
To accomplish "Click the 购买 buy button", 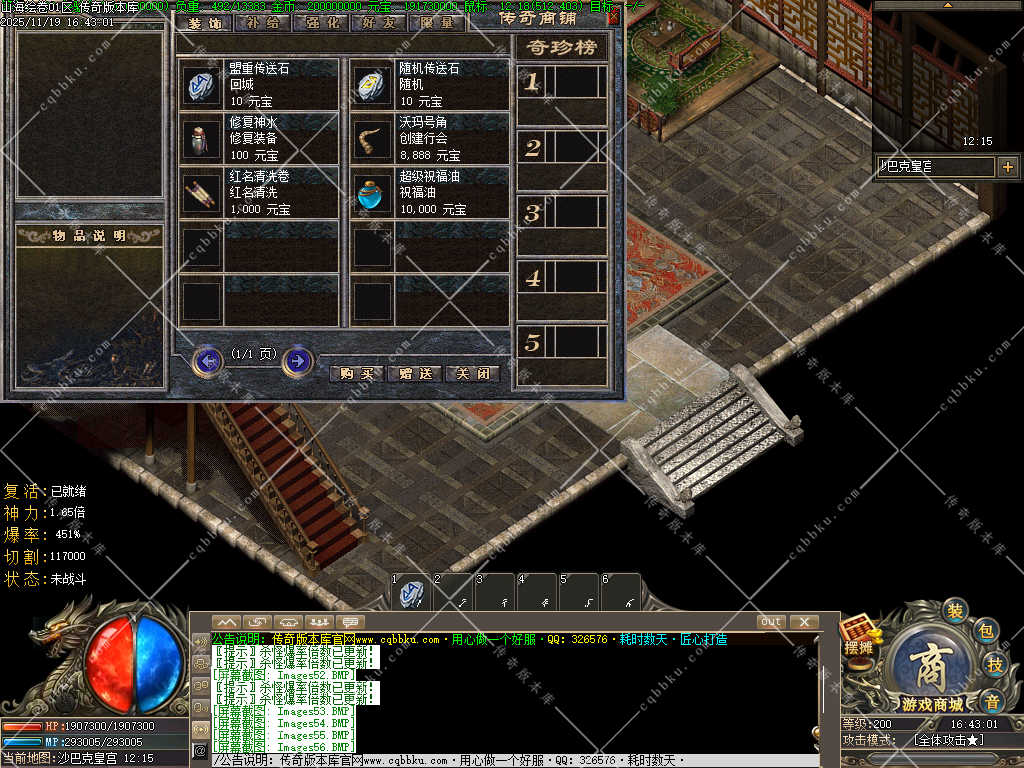I will (356, 374).
